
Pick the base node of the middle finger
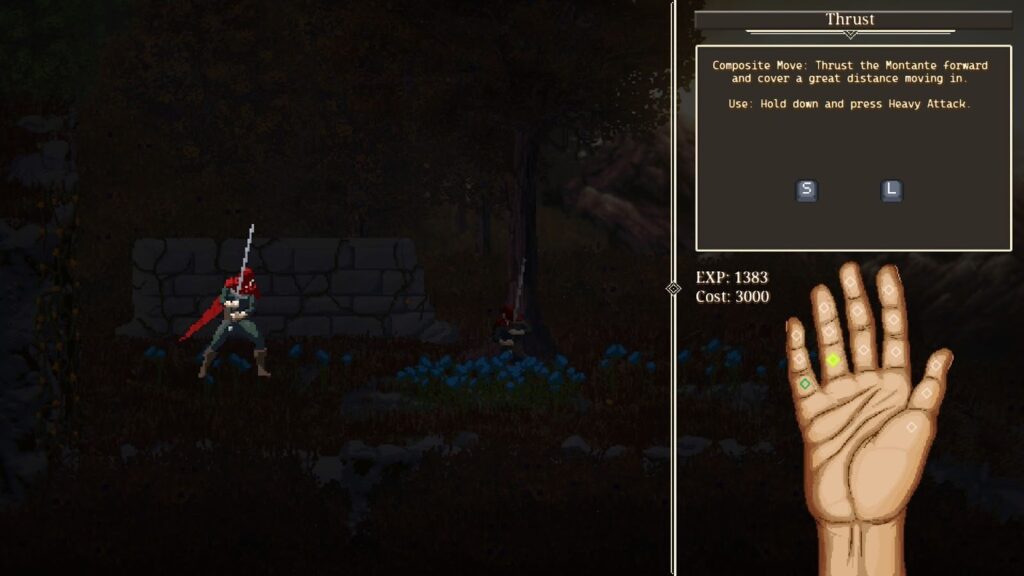tap(864, 347)
